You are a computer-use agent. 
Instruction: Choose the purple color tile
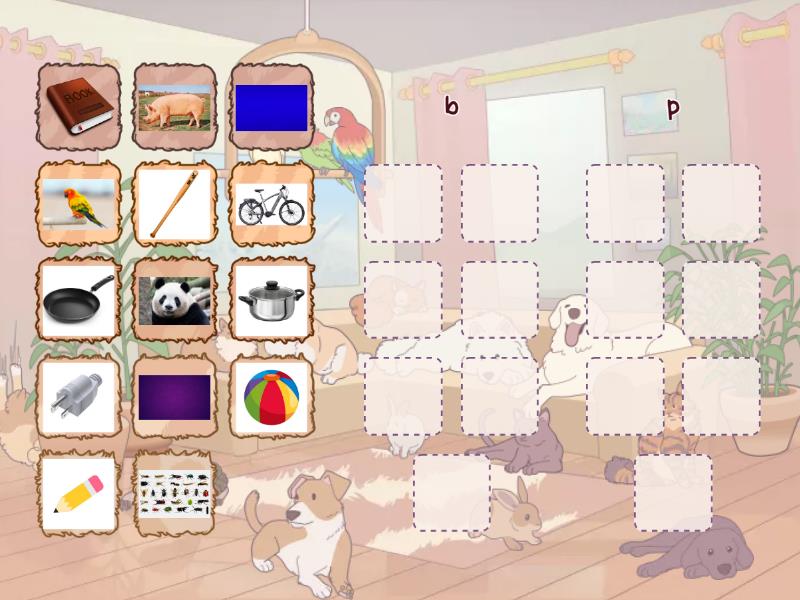(x=175, y=397)
